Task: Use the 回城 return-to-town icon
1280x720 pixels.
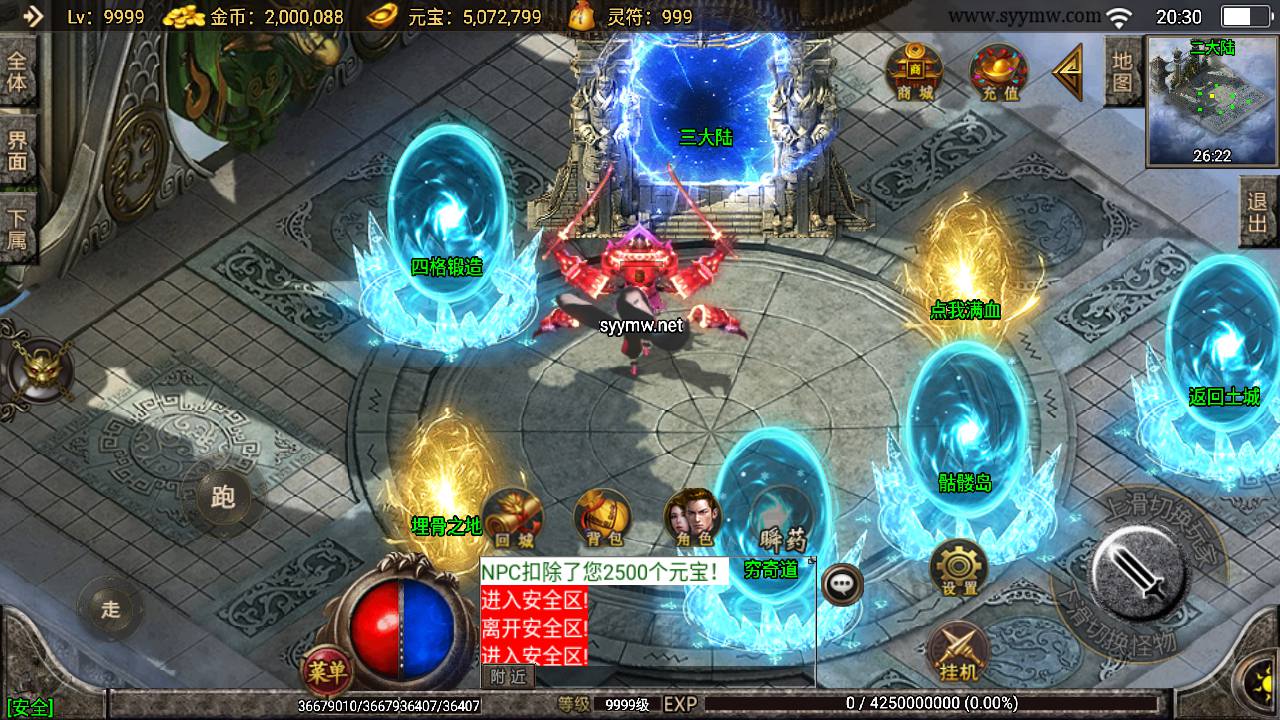Action: (x=514, y=519)
